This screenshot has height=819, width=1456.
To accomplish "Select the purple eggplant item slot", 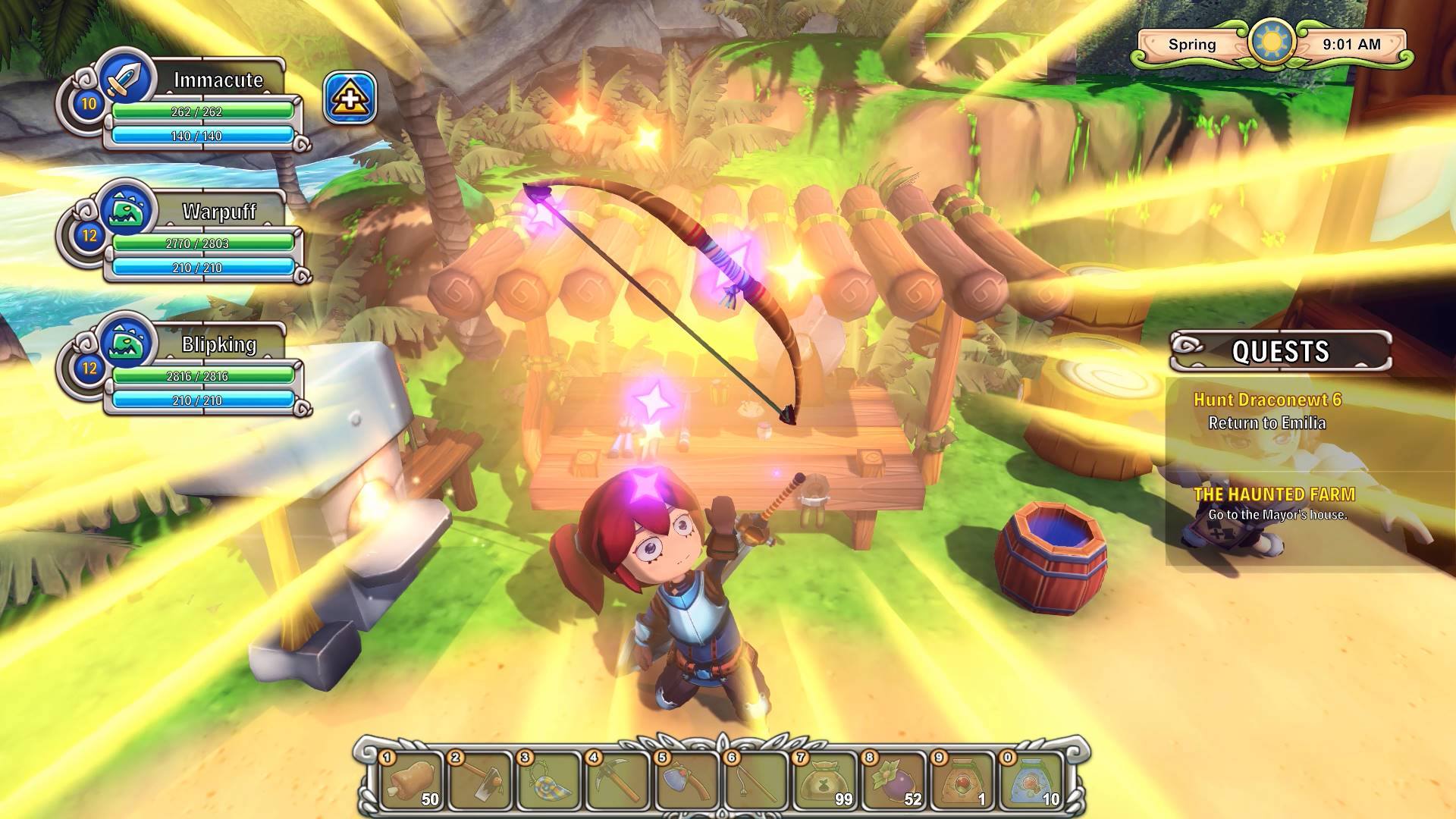I will (x=893, y=780).
